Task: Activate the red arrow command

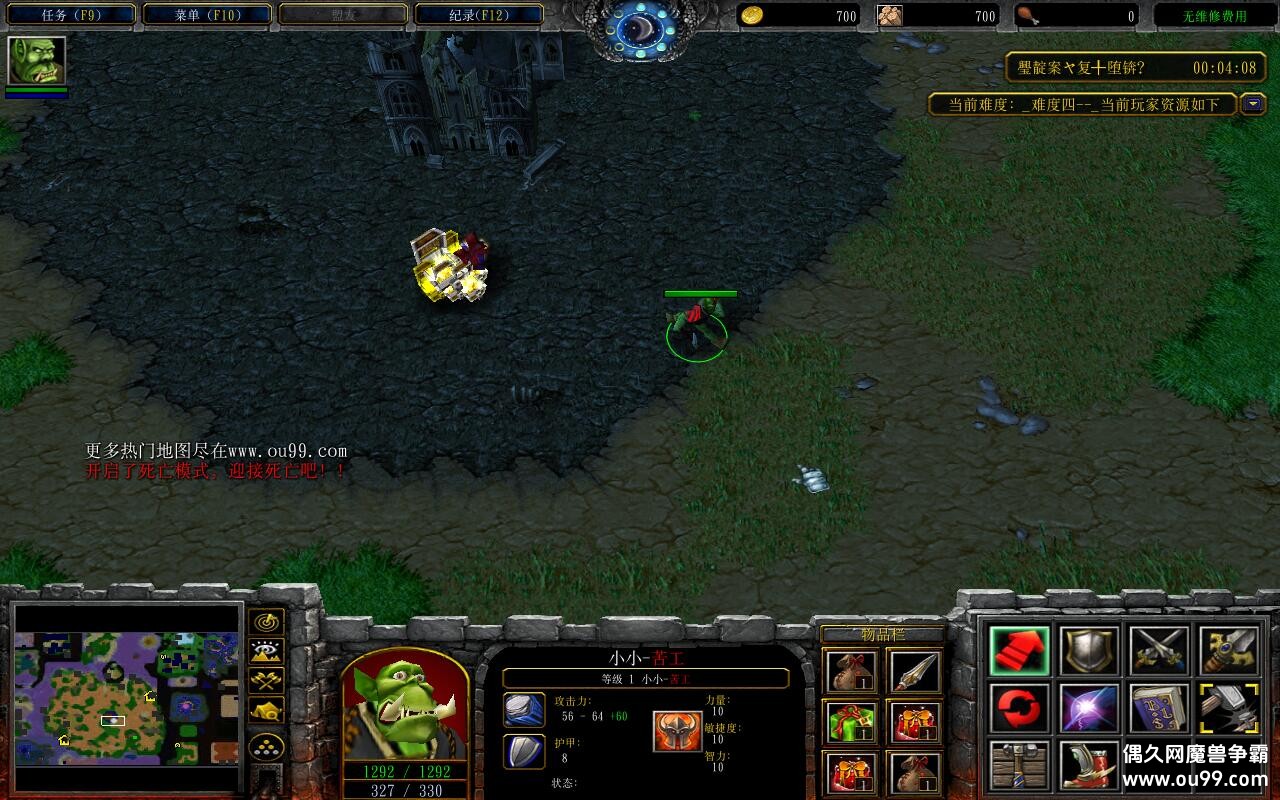Action: pos(1019,651)
